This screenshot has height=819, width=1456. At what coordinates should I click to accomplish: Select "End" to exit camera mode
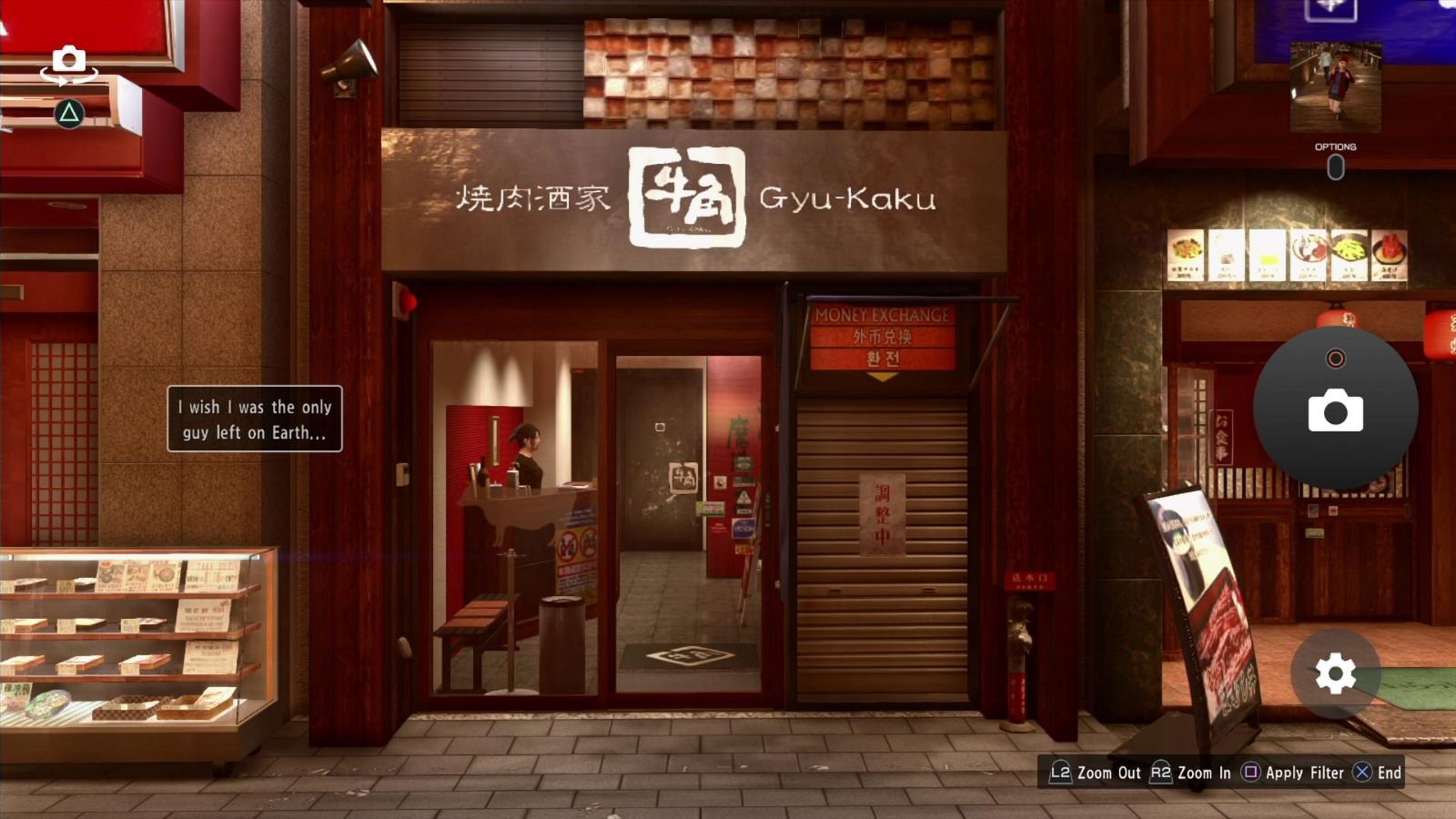coord(1390,773)
